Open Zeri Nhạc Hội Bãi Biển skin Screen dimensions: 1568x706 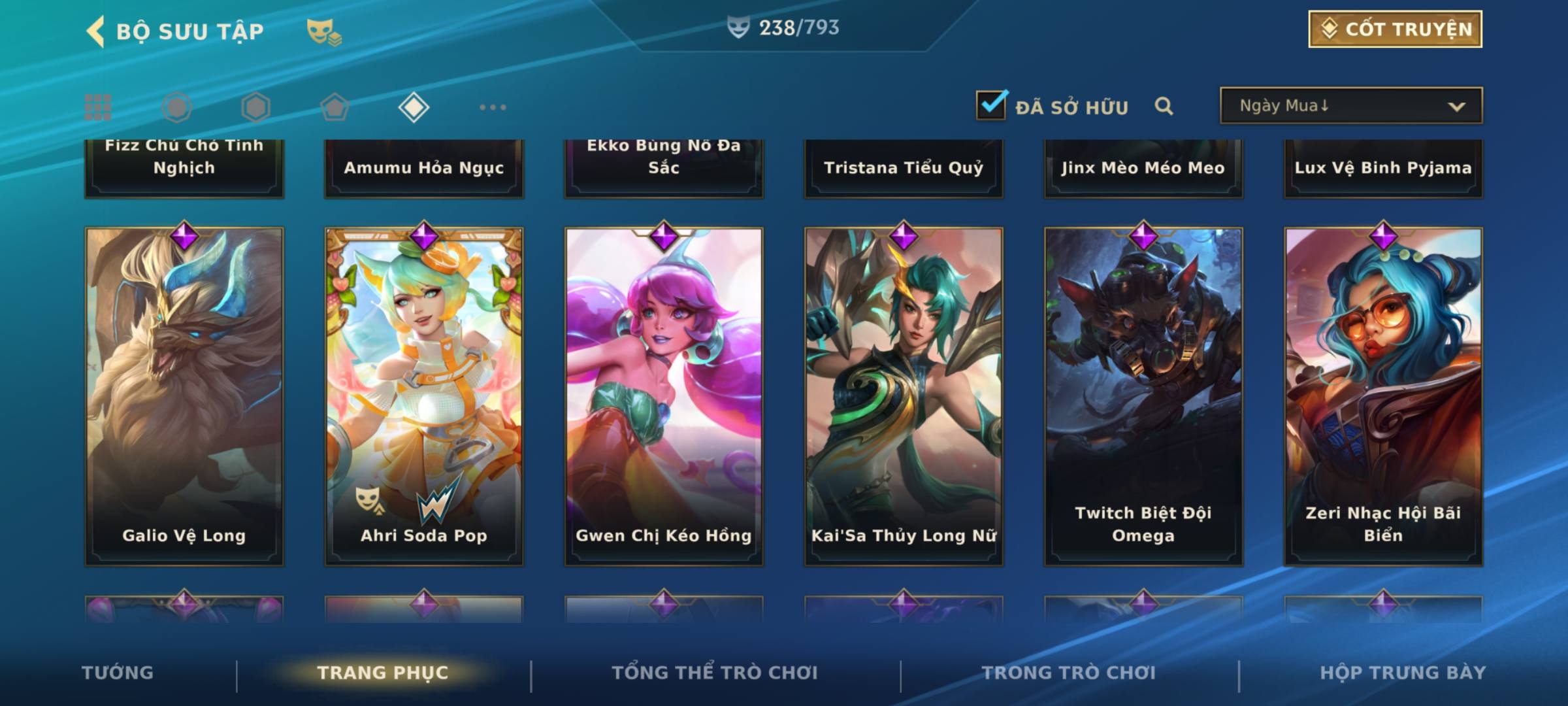1383,395
